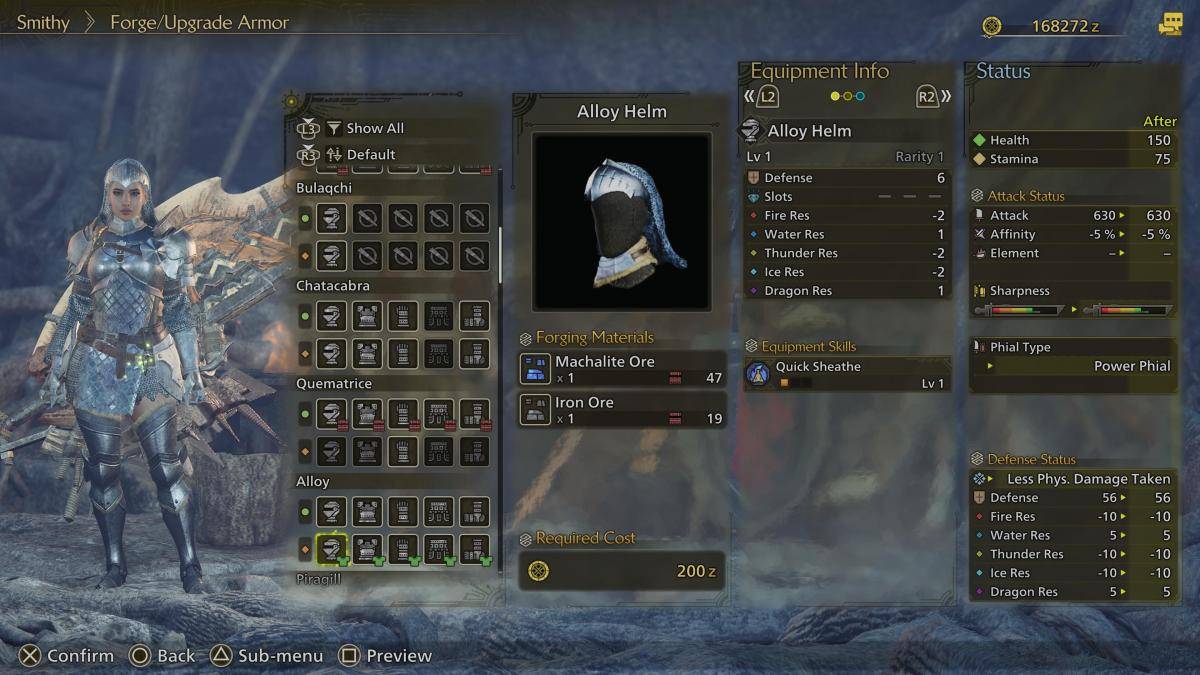Open the chat icon beside the zenny total
This screenshot has height=675, width=1200.
(1170, 26)
